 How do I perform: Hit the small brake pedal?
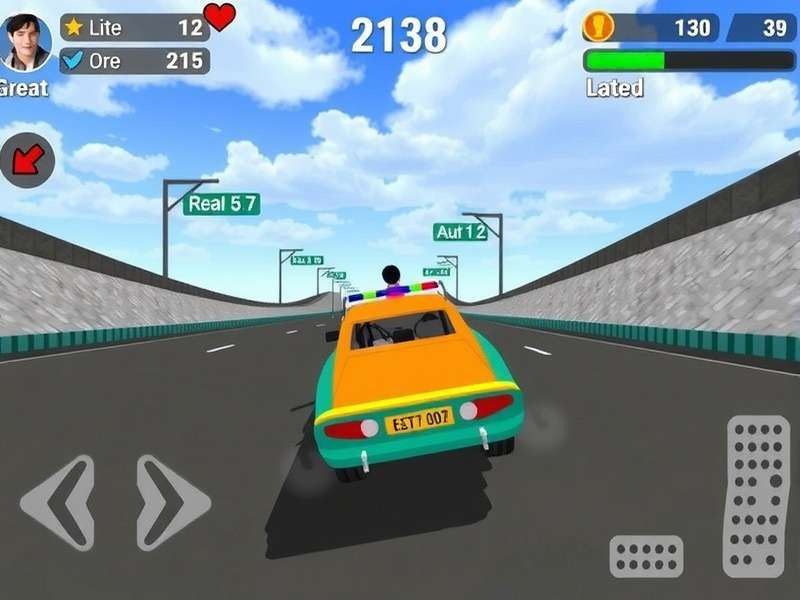click(646, 556)
